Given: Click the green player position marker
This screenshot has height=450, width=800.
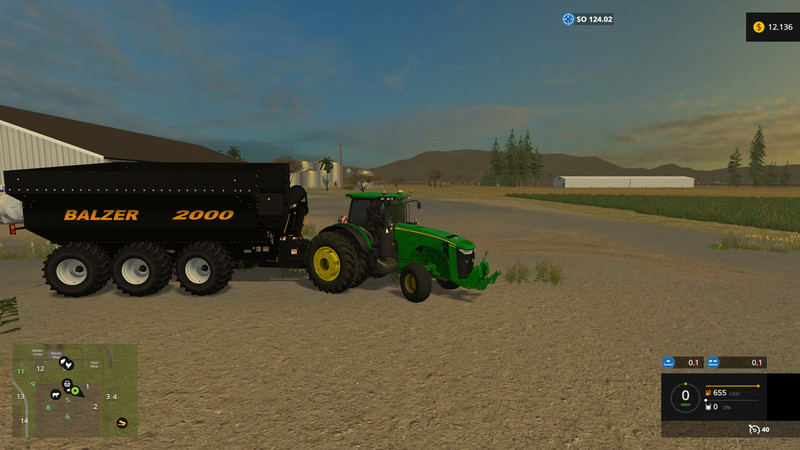Looking at the screenshot, I should click(x=75, y=391).
